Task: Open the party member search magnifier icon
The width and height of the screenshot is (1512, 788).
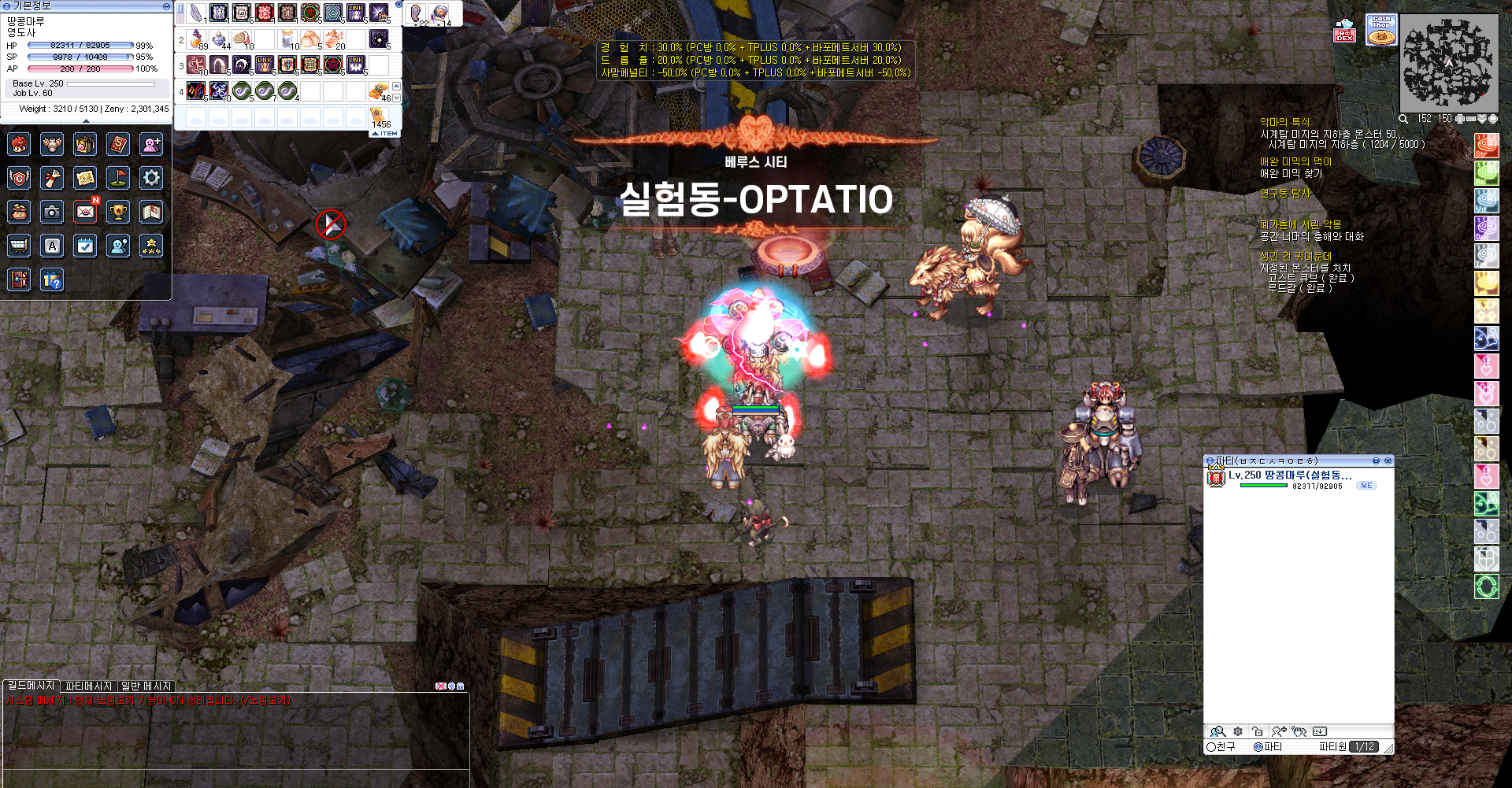Action: (x=1217, y=733)
